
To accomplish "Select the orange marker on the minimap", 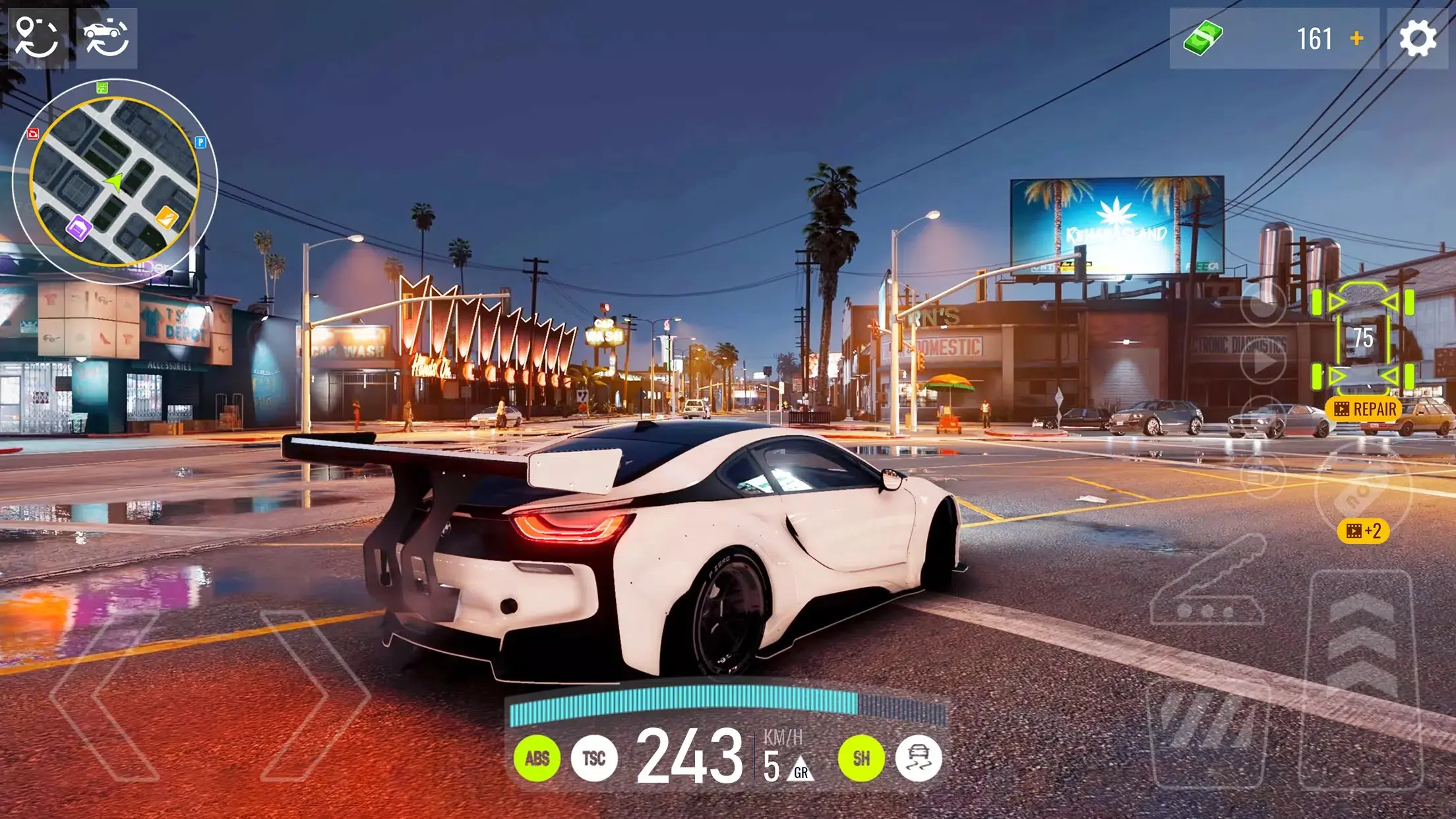I will [166, 216].
